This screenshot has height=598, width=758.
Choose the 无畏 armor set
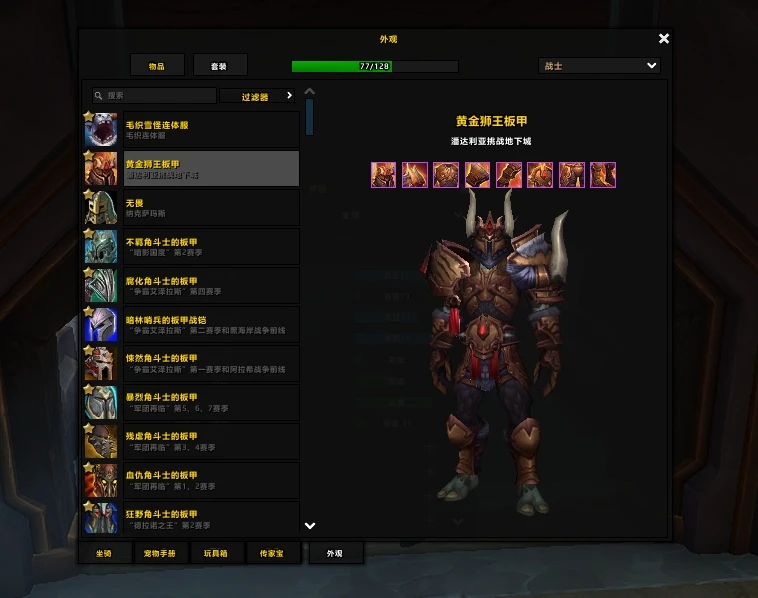click(x=192, y=208)
